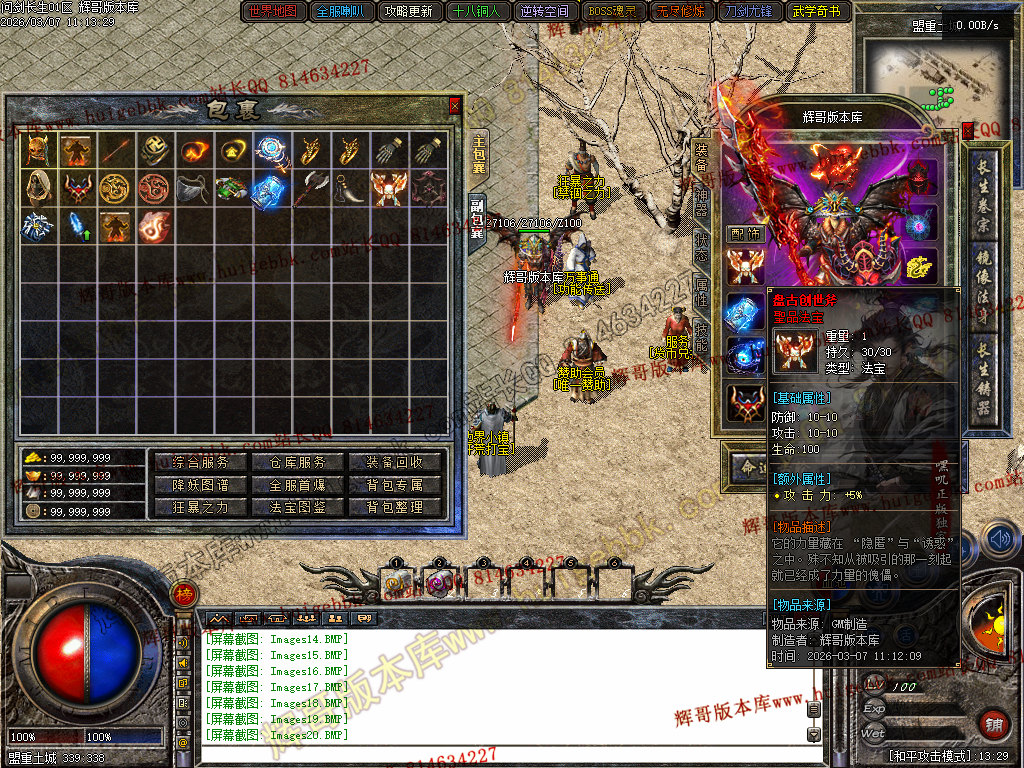This screenshot has height=768, width=1024.
Task: Select the golden skull mask item
Action: [x=35, y=150]
